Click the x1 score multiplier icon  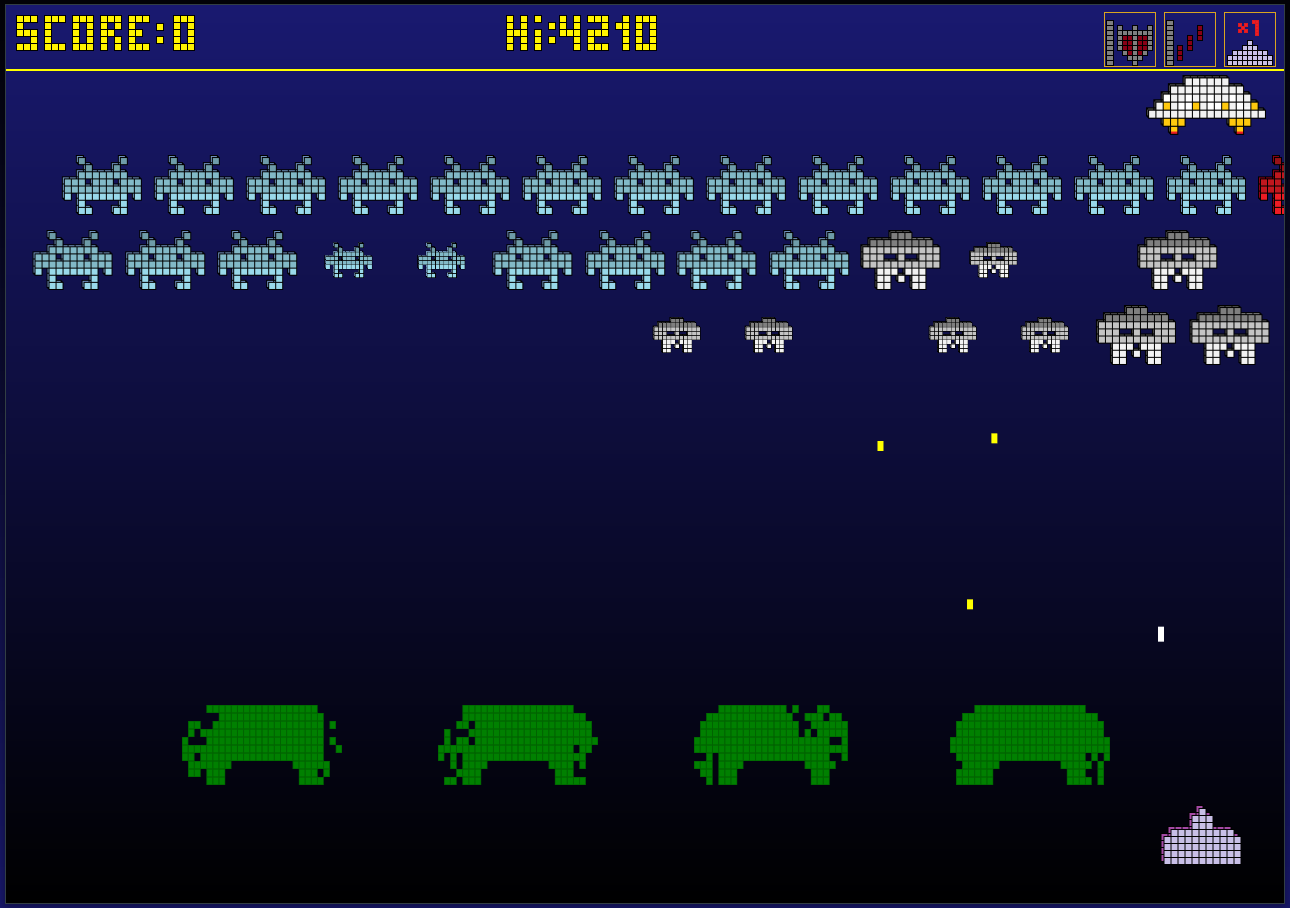(1250, 40)
